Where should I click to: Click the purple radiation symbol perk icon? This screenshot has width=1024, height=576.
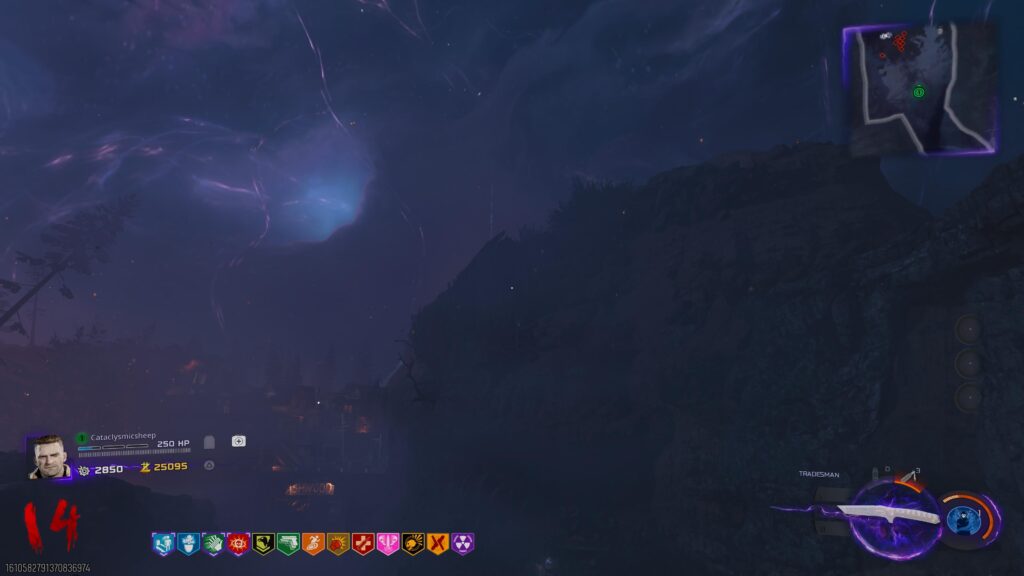463,544
